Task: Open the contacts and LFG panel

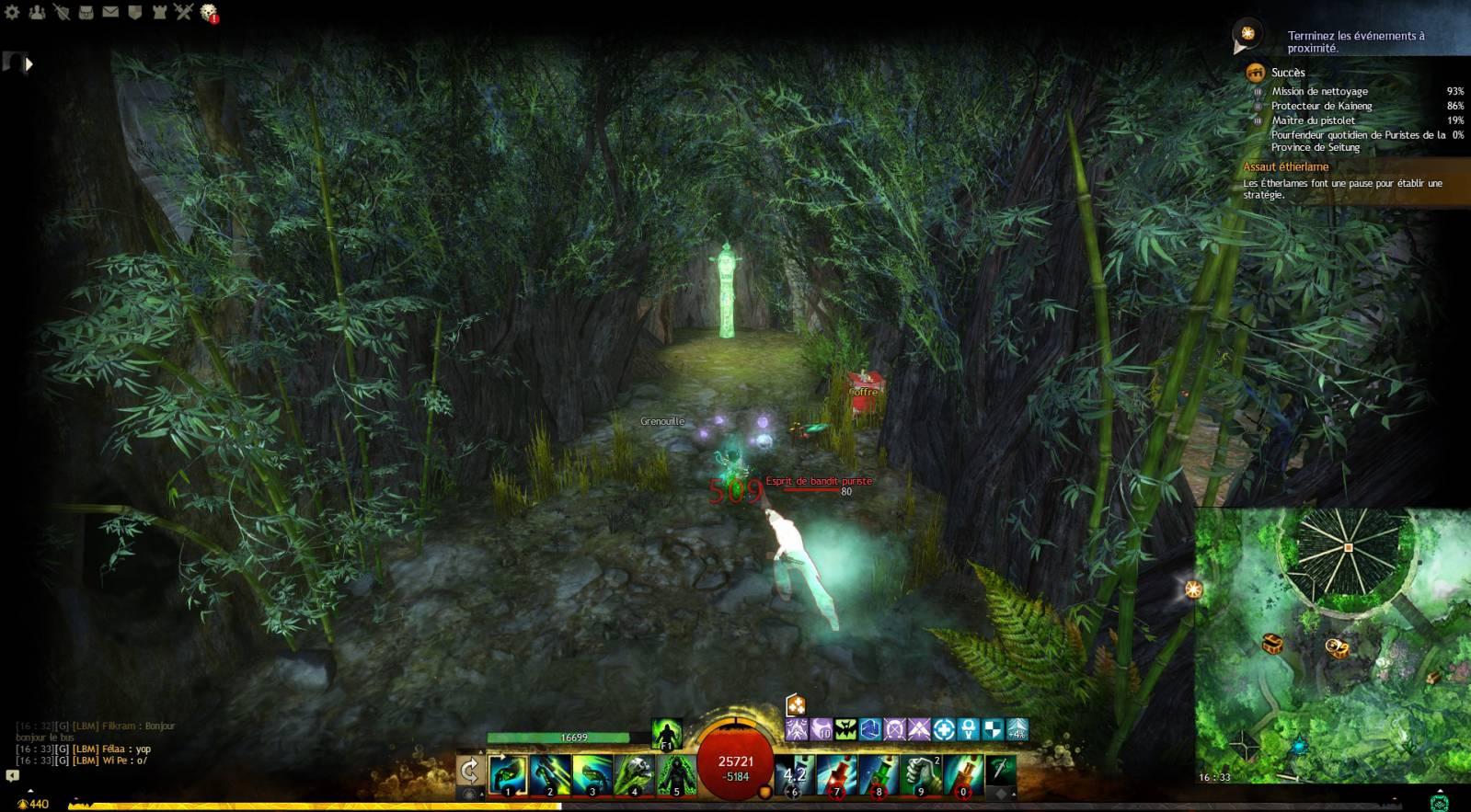Action: click(37, 13)
